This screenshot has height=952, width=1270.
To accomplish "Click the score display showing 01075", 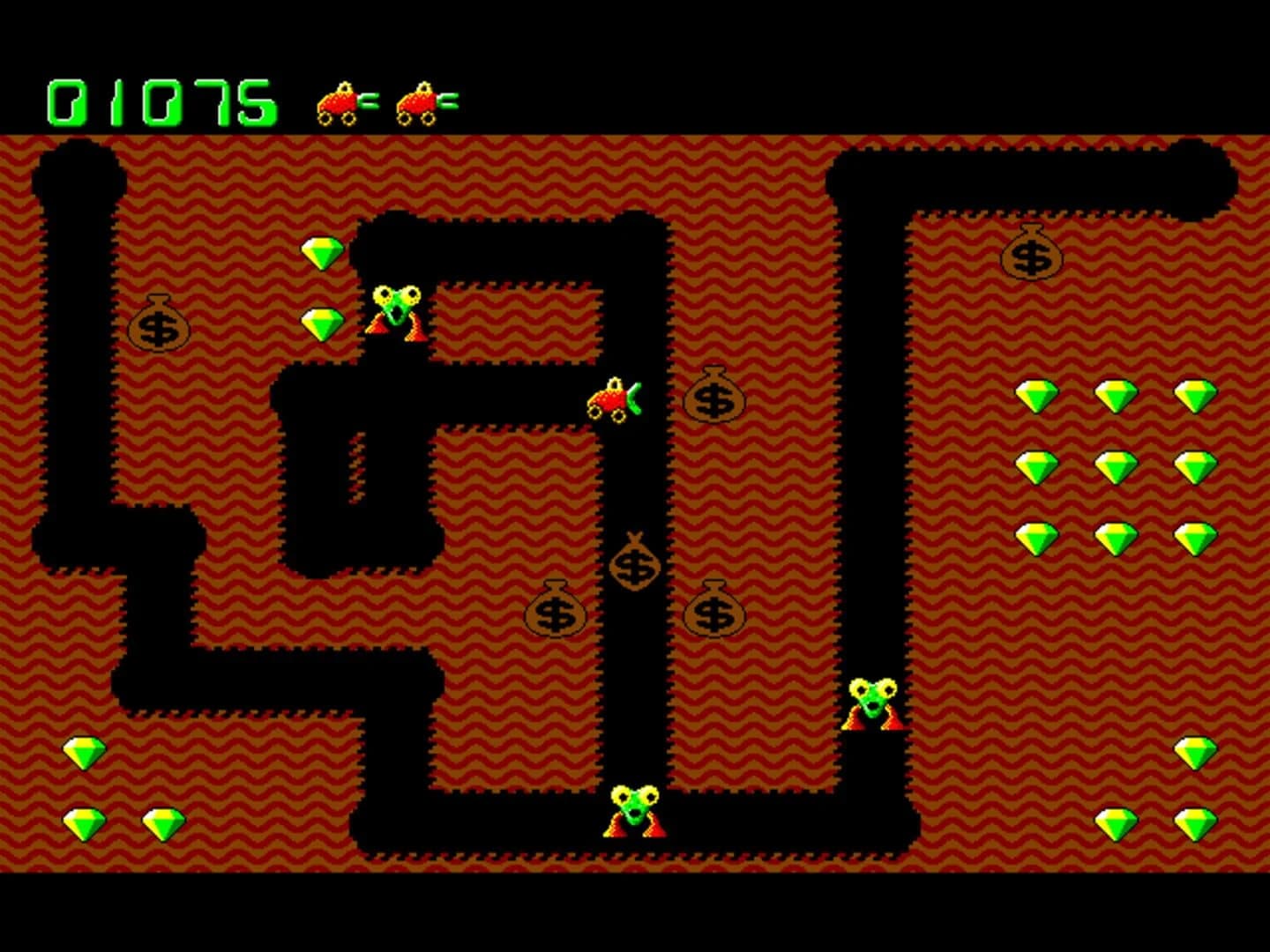I will pos(161,97).
